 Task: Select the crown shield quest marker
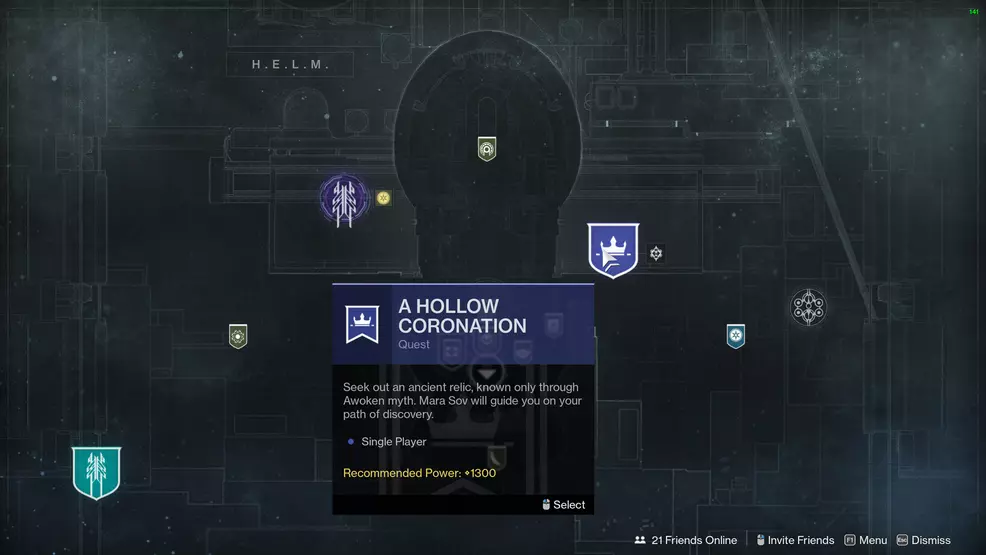pos(612,250)
